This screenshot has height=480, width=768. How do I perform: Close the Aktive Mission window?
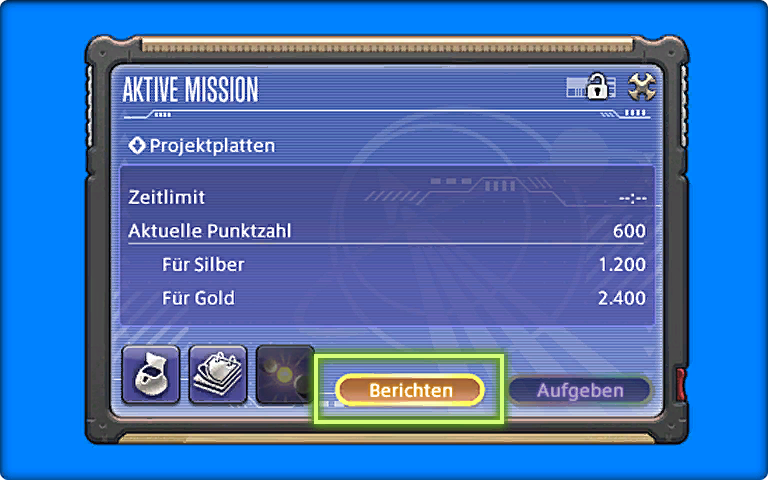641,88
